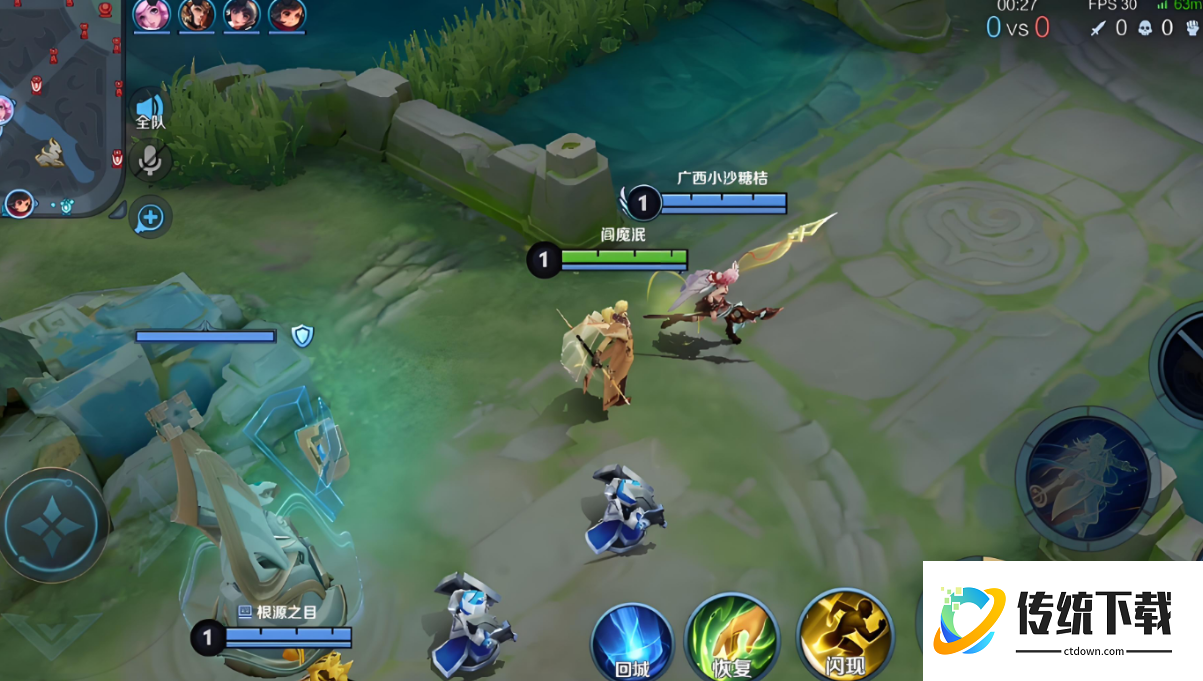Tap the hero skill button with spear figure
1203x681 pixels.
[x=1087, y=480]
